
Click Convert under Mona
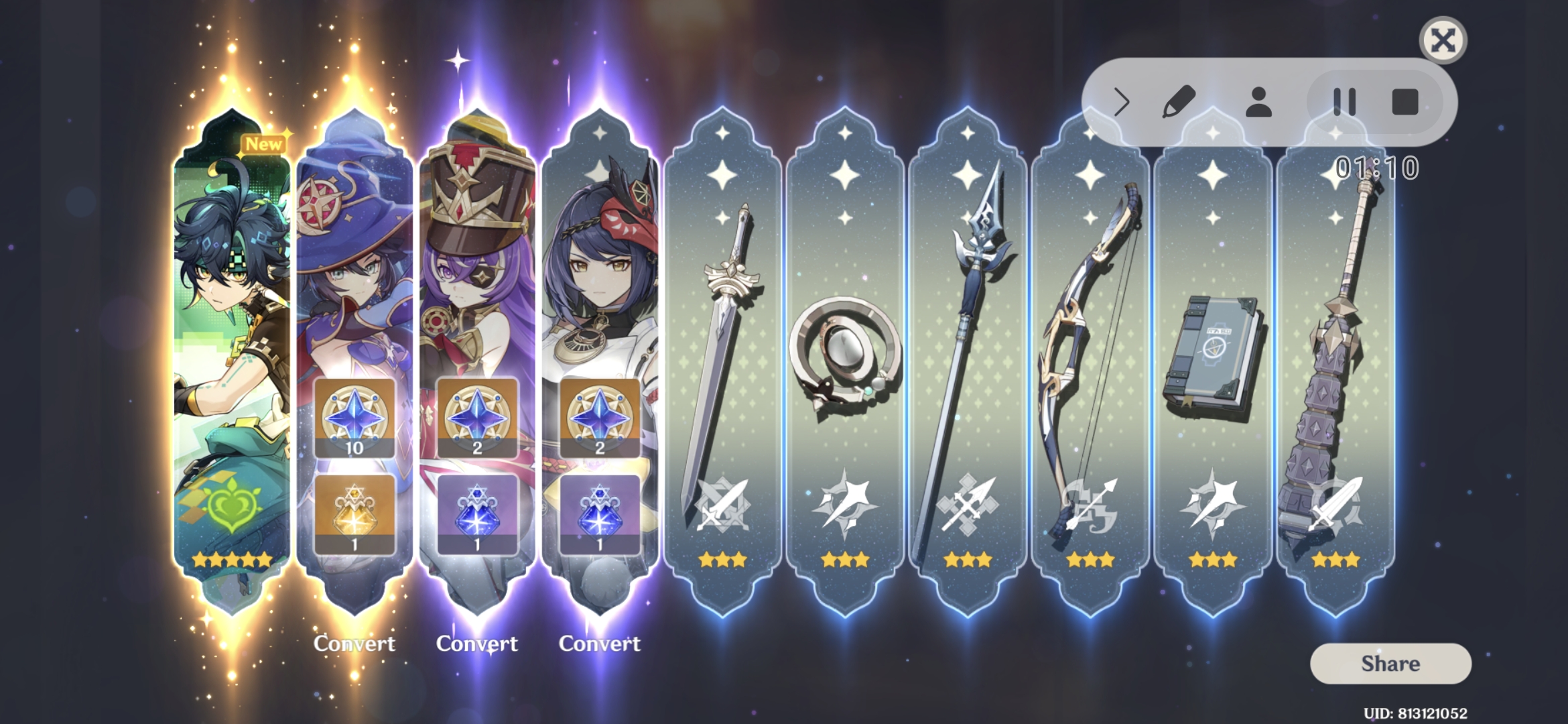coord(355,644)
